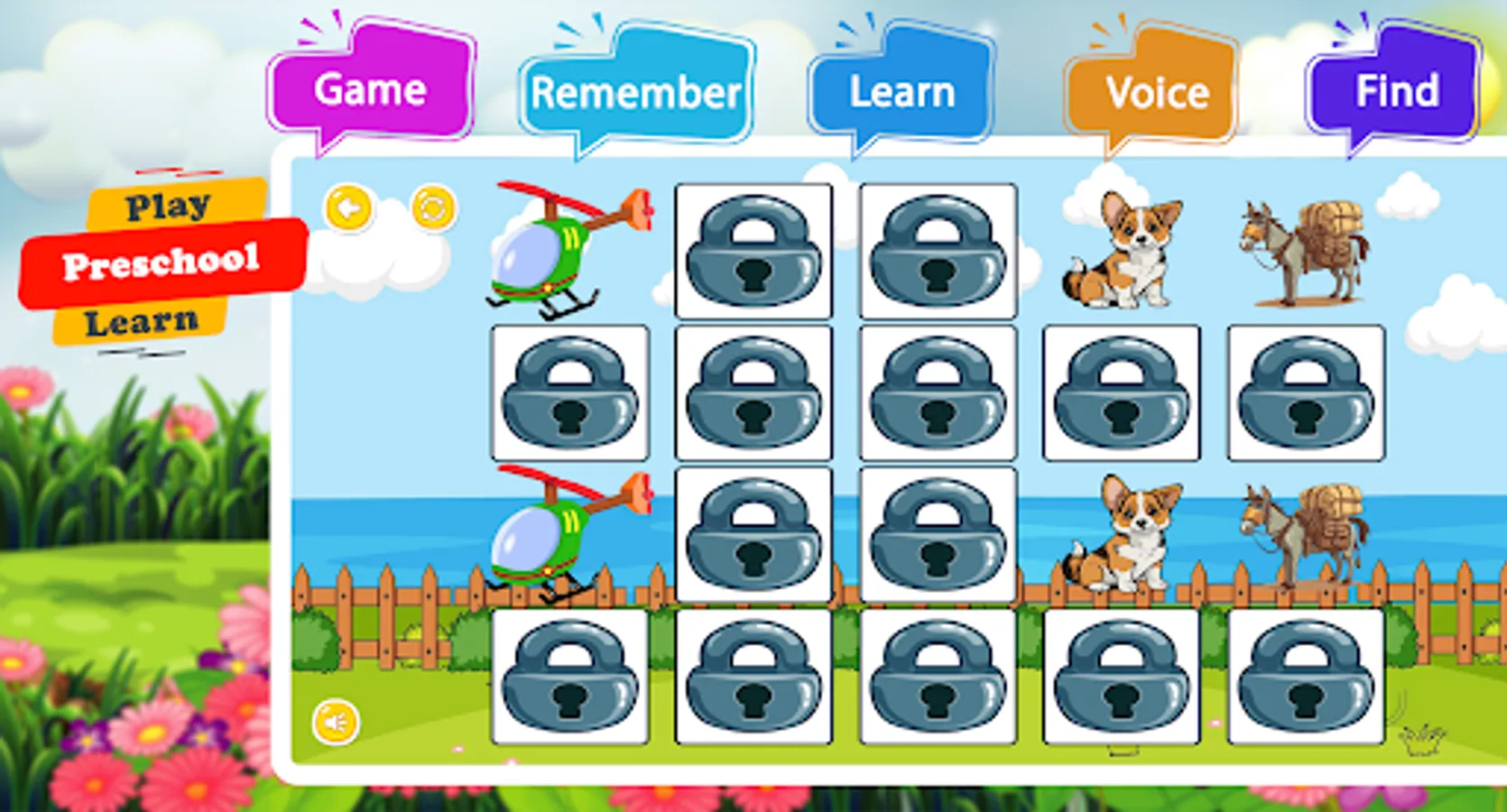The height and width of the screenshot is (812, 1507).
Task: Mute the game with the speaker icon
Action: 335,721
